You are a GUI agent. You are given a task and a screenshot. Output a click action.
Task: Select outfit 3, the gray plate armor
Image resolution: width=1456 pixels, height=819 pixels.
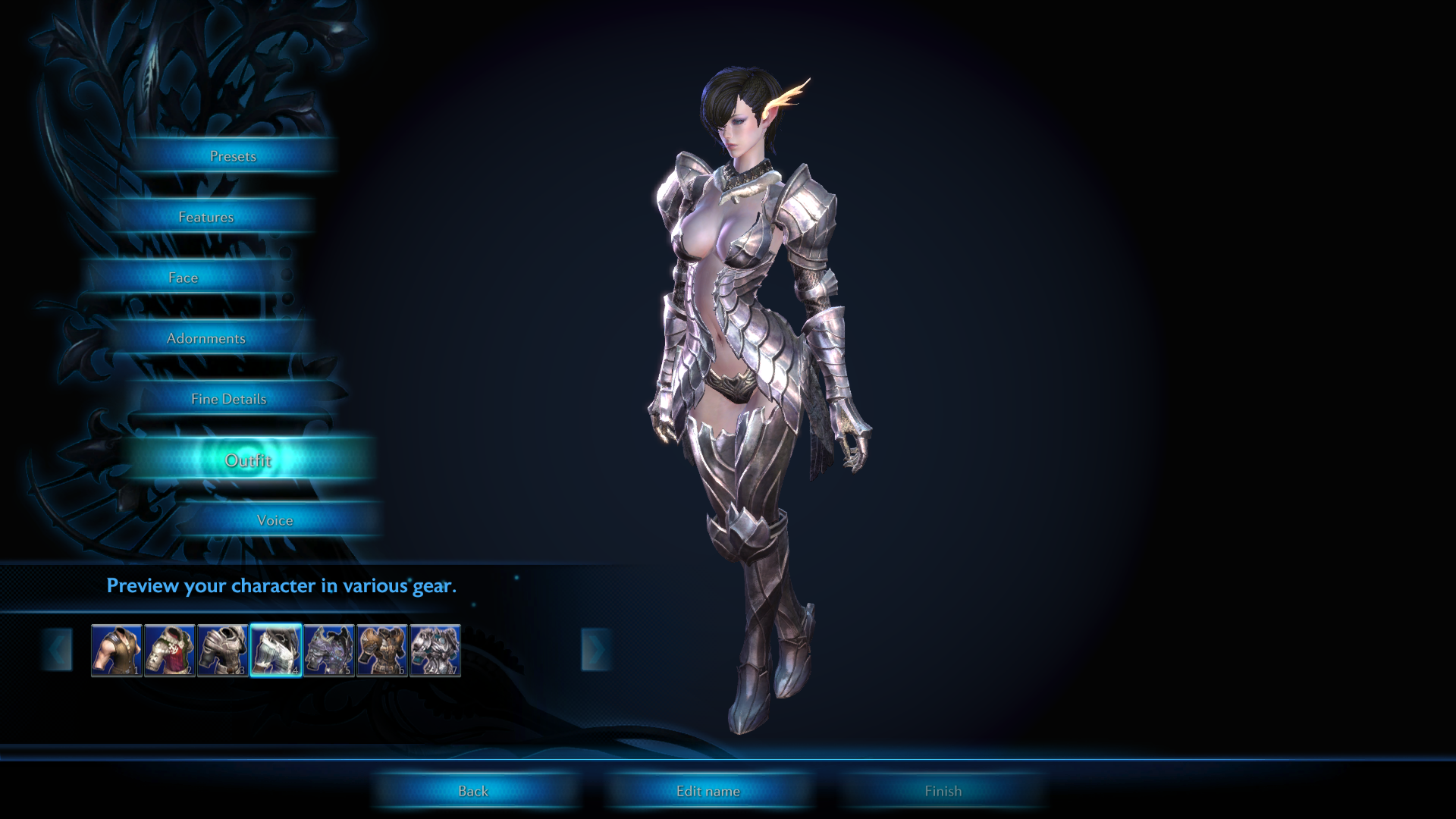coord(223,650)
